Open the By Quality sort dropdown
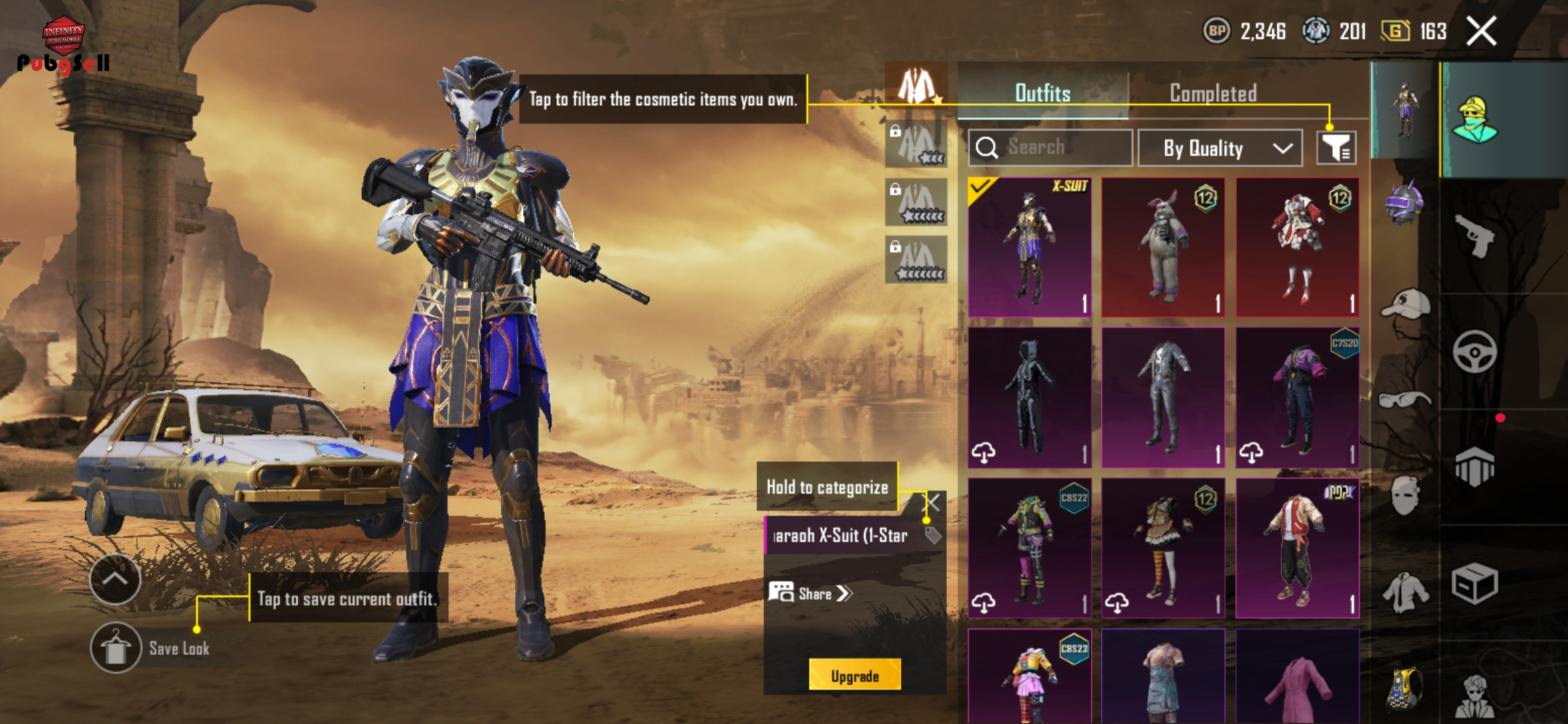Image resolution: width=1568 pixels, height=724 pixels. 1220,148
